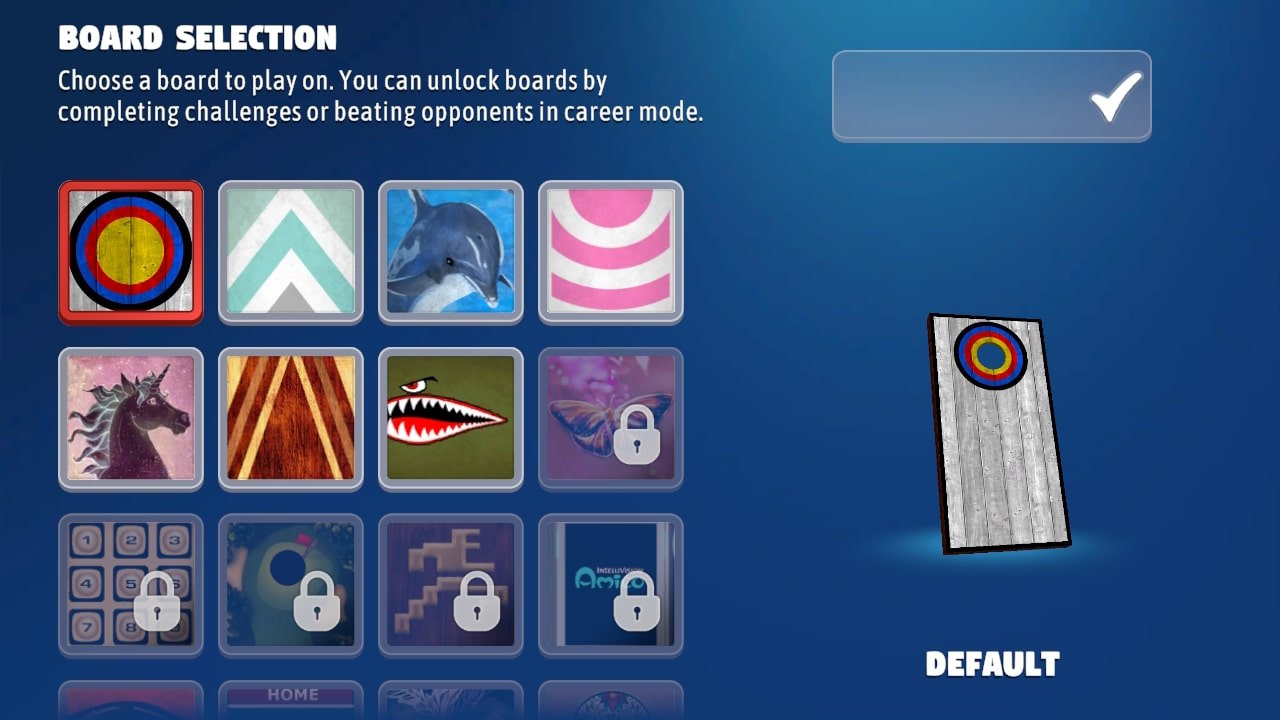
Task: Pick the dolphin artwork board
Action: [451, 251]
